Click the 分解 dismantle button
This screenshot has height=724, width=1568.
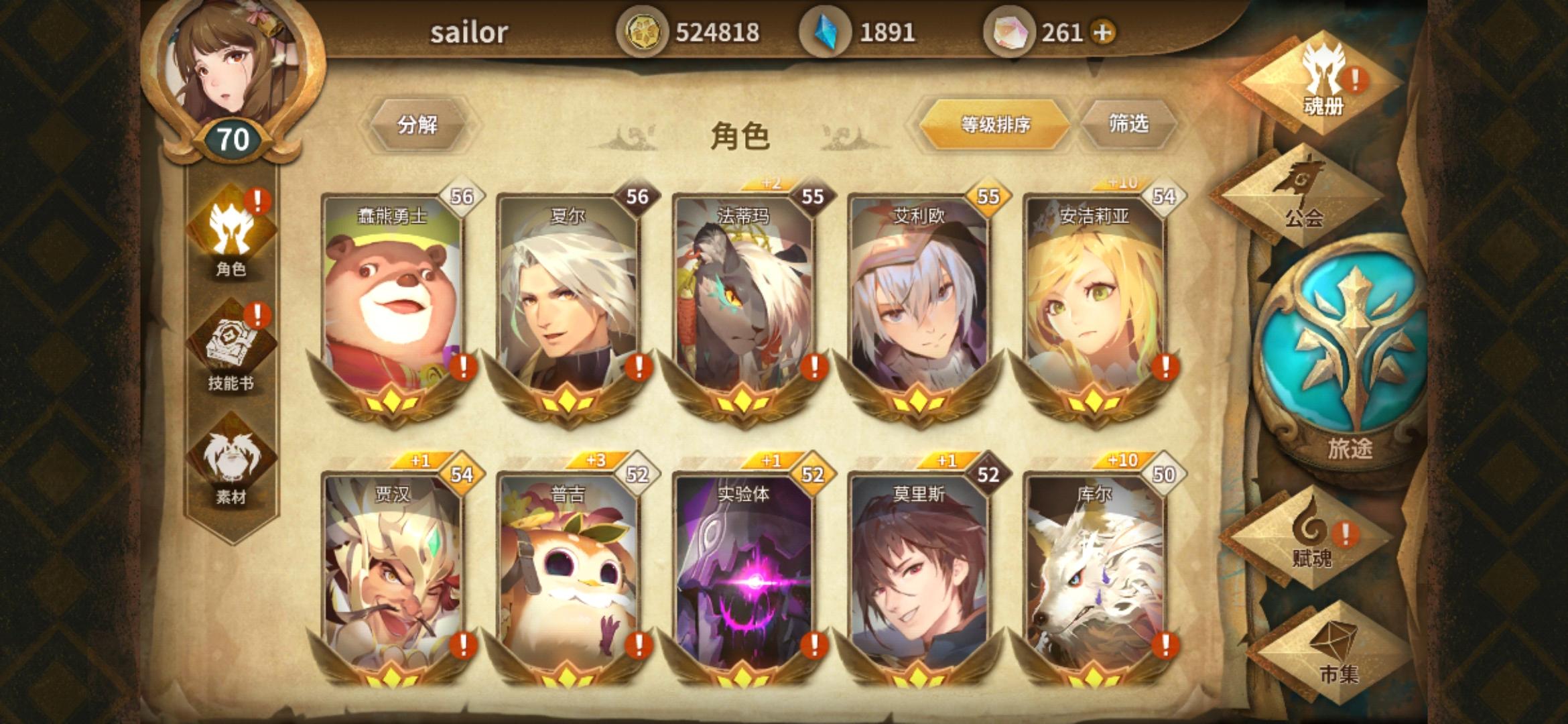point(421,123)
